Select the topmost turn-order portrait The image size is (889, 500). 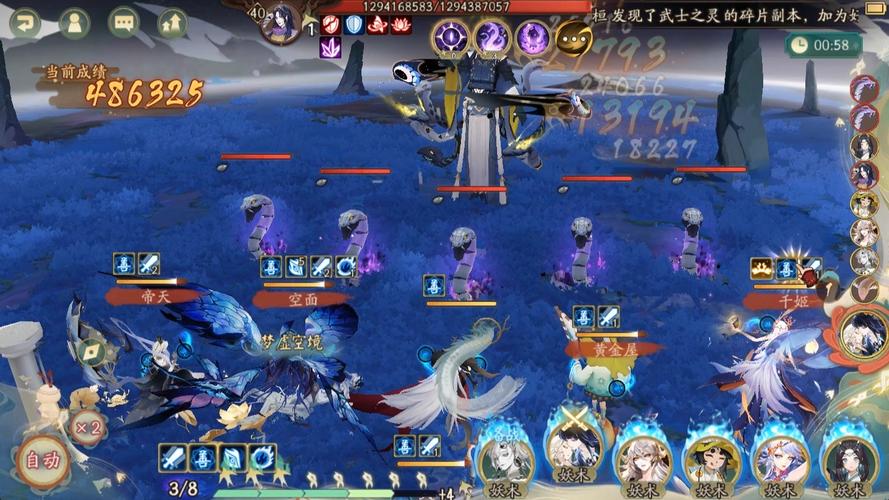tap(864, 88)
